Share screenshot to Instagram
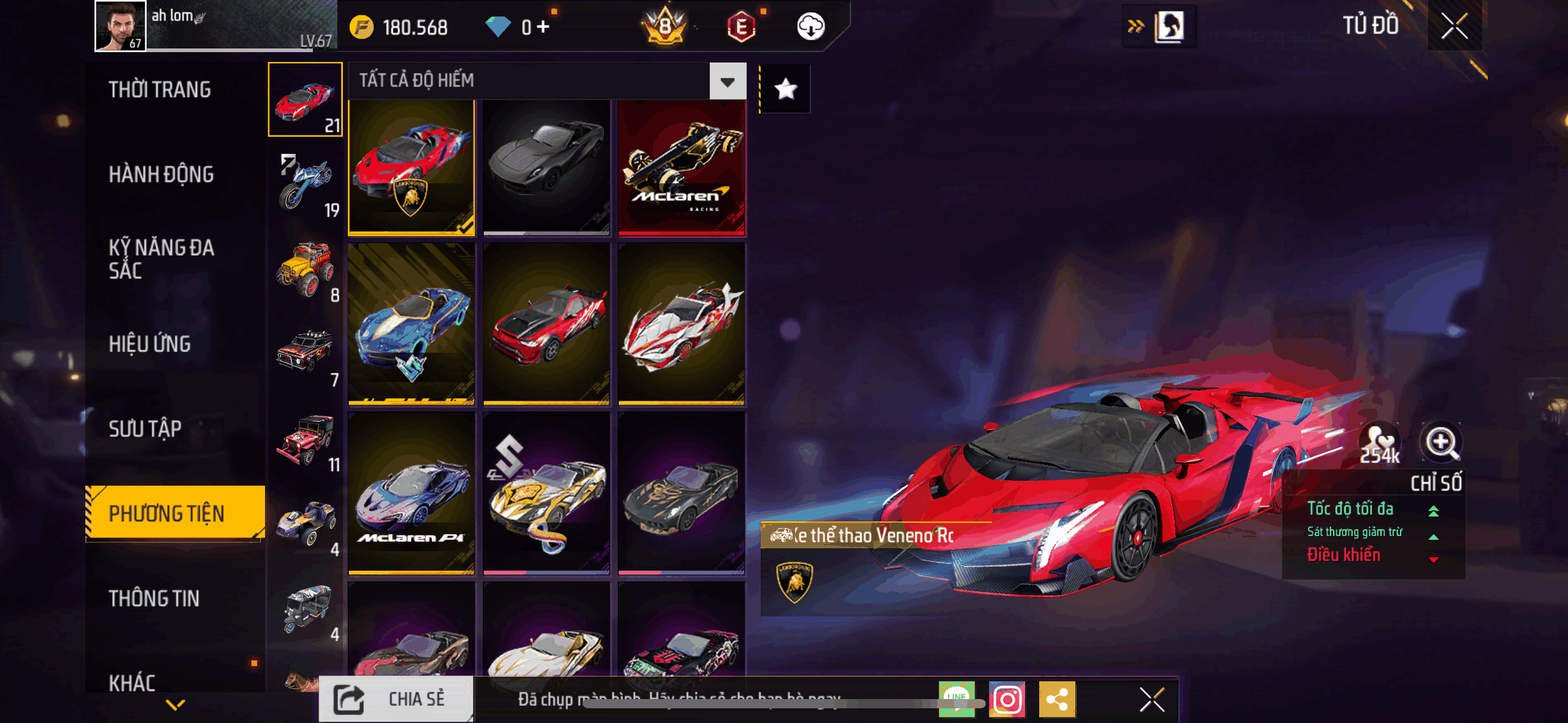 1007,699
